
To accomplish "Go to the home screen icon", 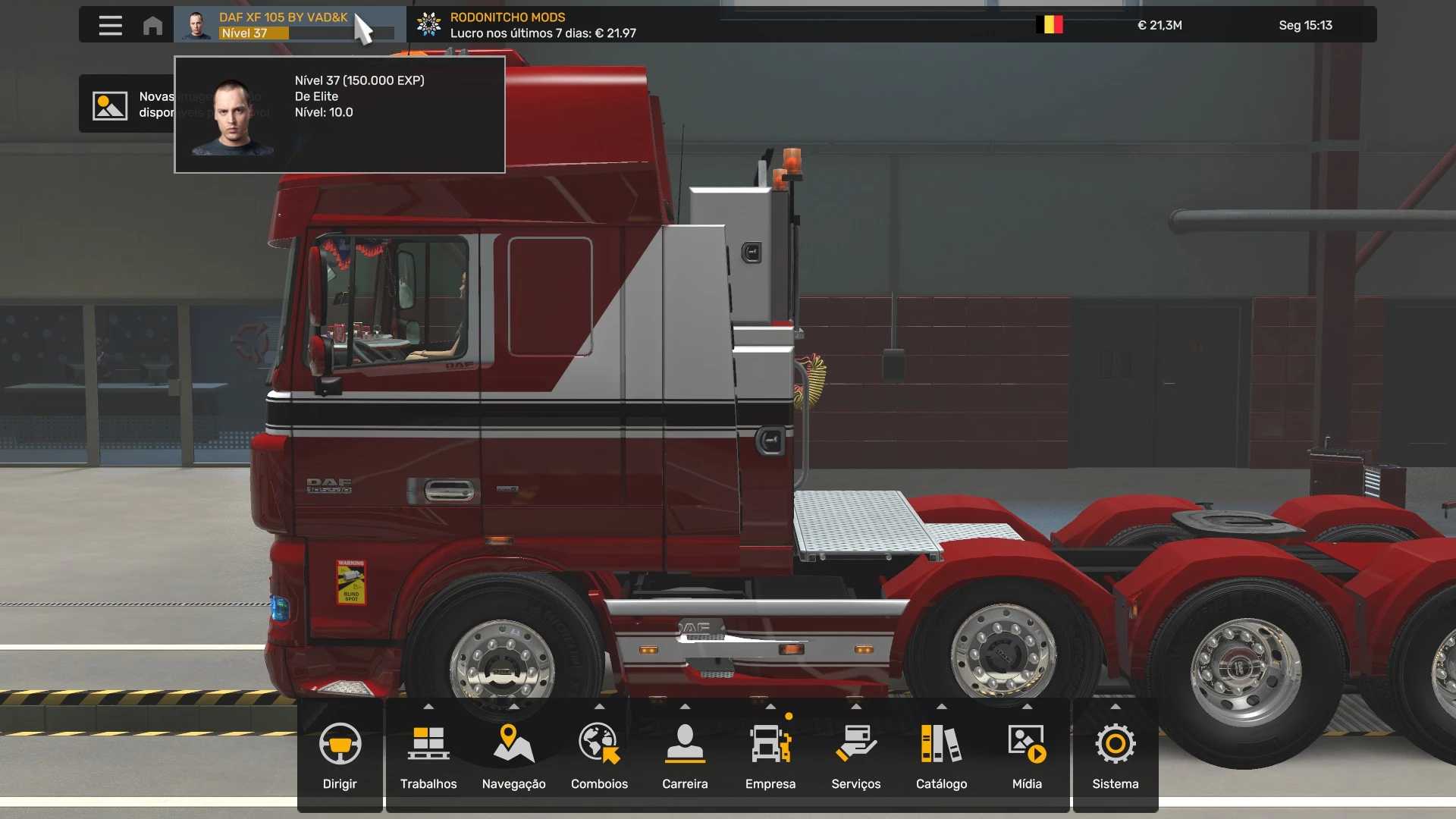I will coord(152,25).
